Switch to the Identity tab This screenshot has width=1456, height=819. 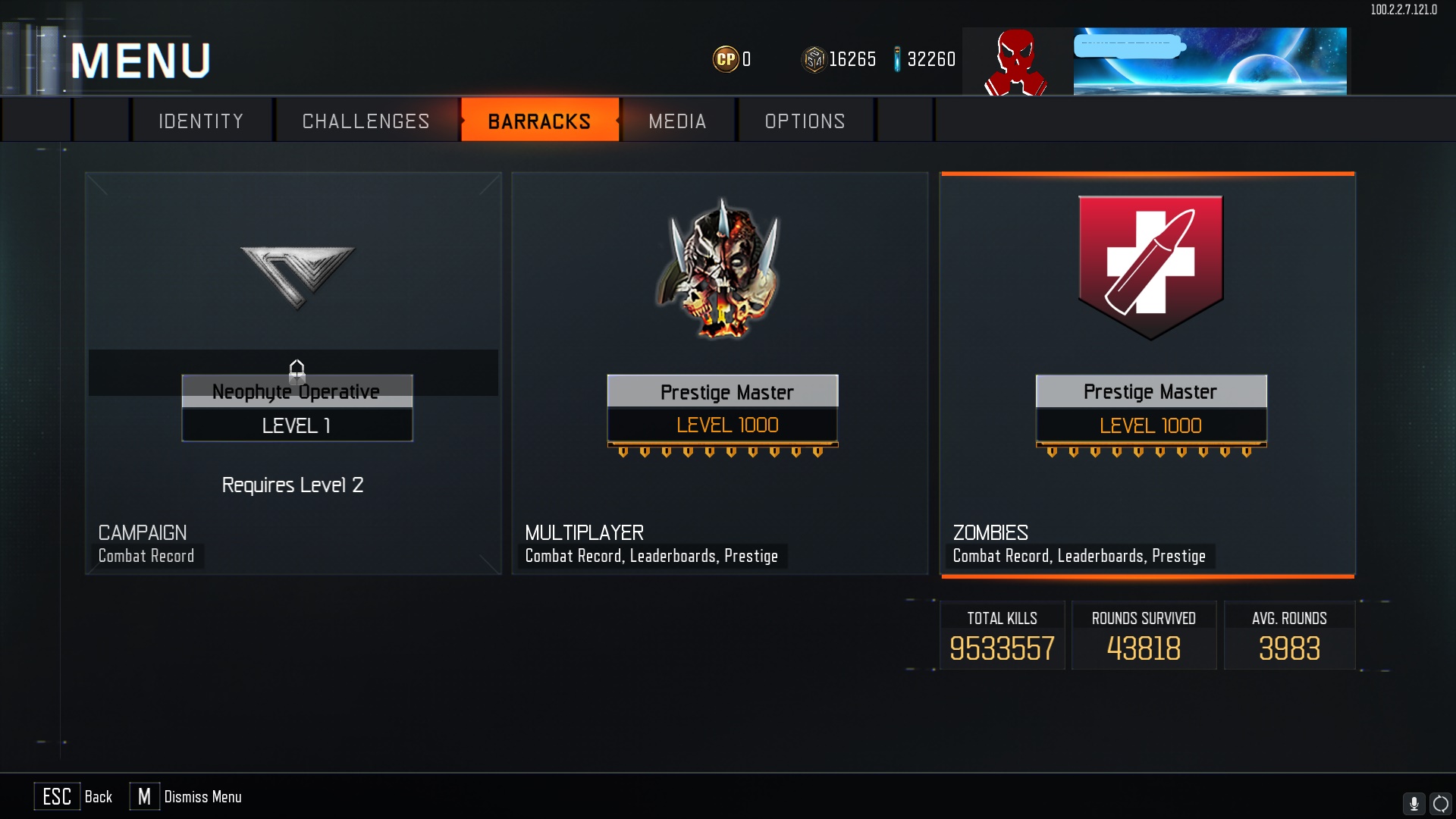click(x=201, y=121)
